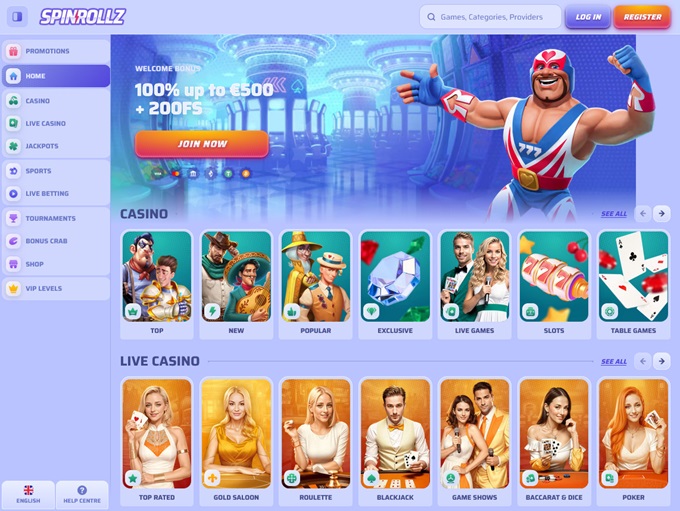Select the Exclusive casino category tile

(395, 284)
